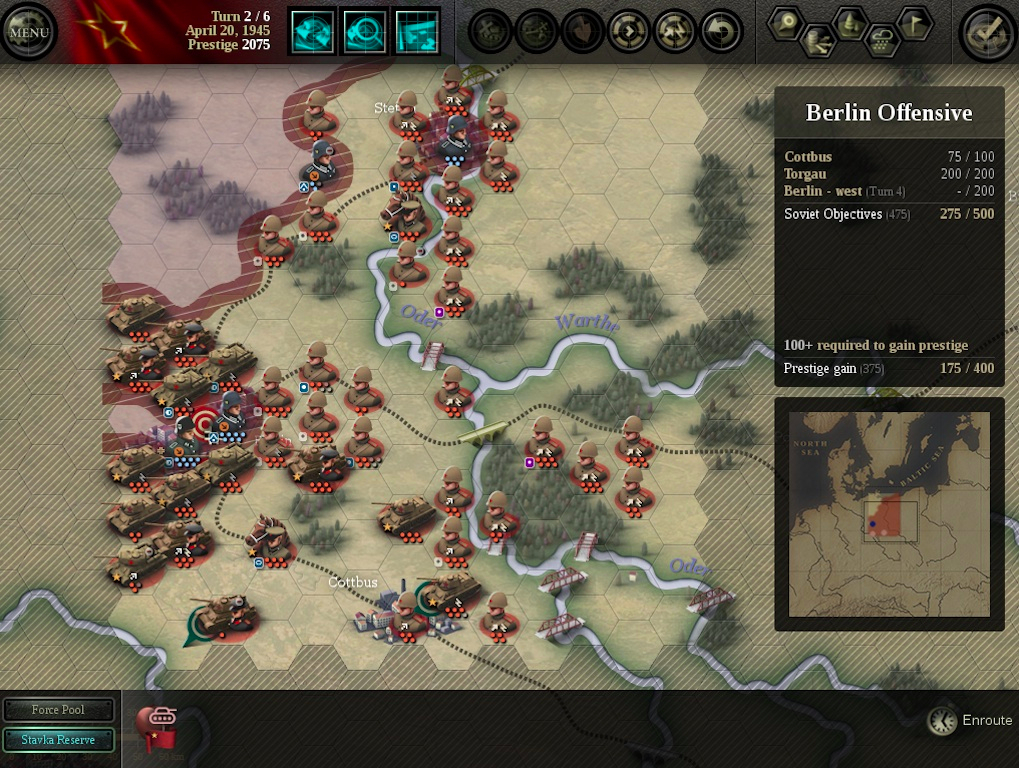Open the Force Pool tab

tap(58, 710)
